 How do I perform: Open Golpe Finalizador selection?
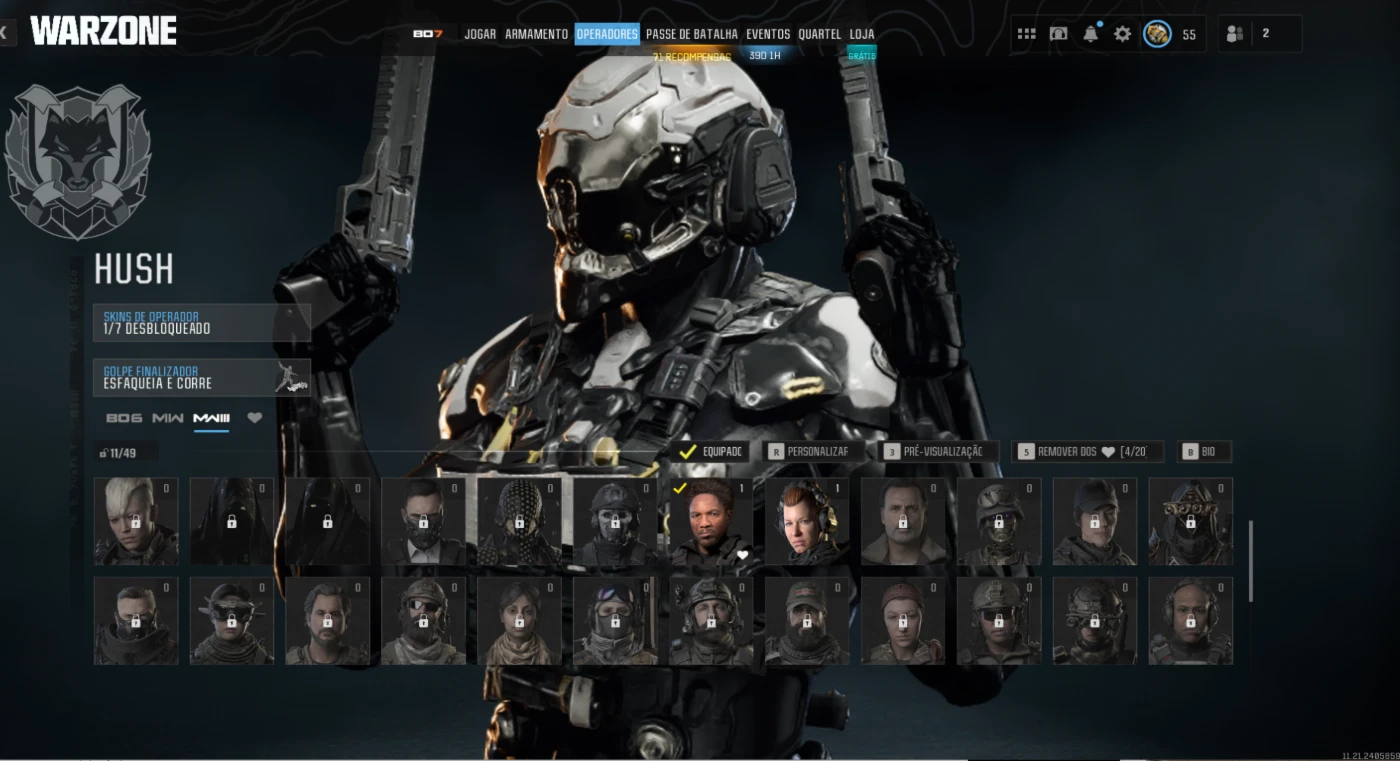pyautogui.click(x=201, y=377)
